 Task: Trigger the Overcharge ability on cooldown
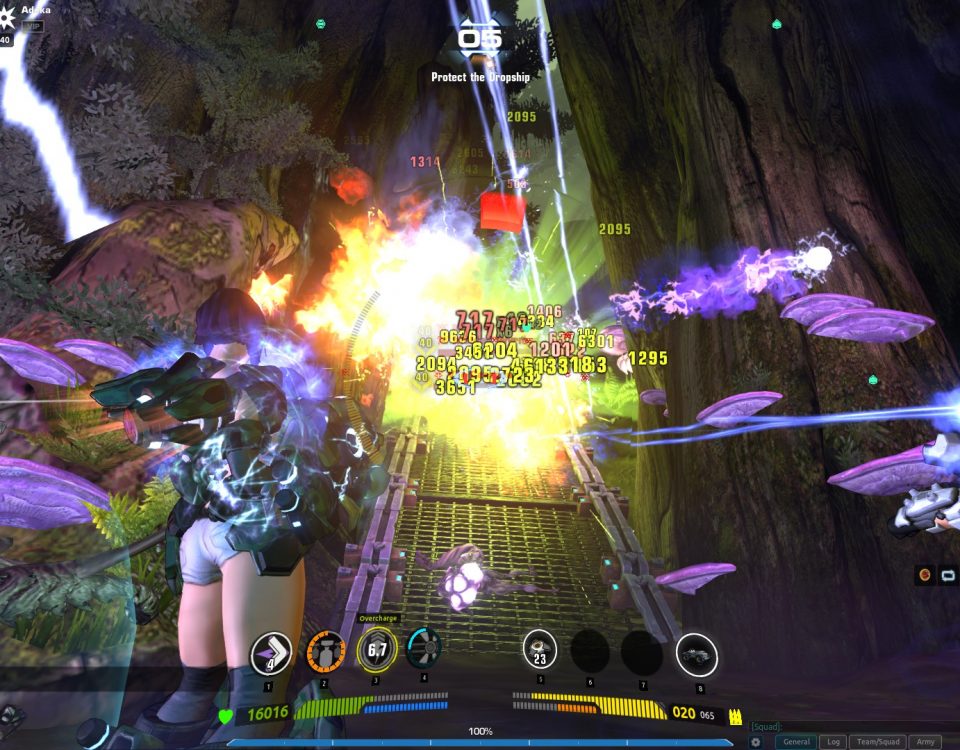[x=377, y=650]
